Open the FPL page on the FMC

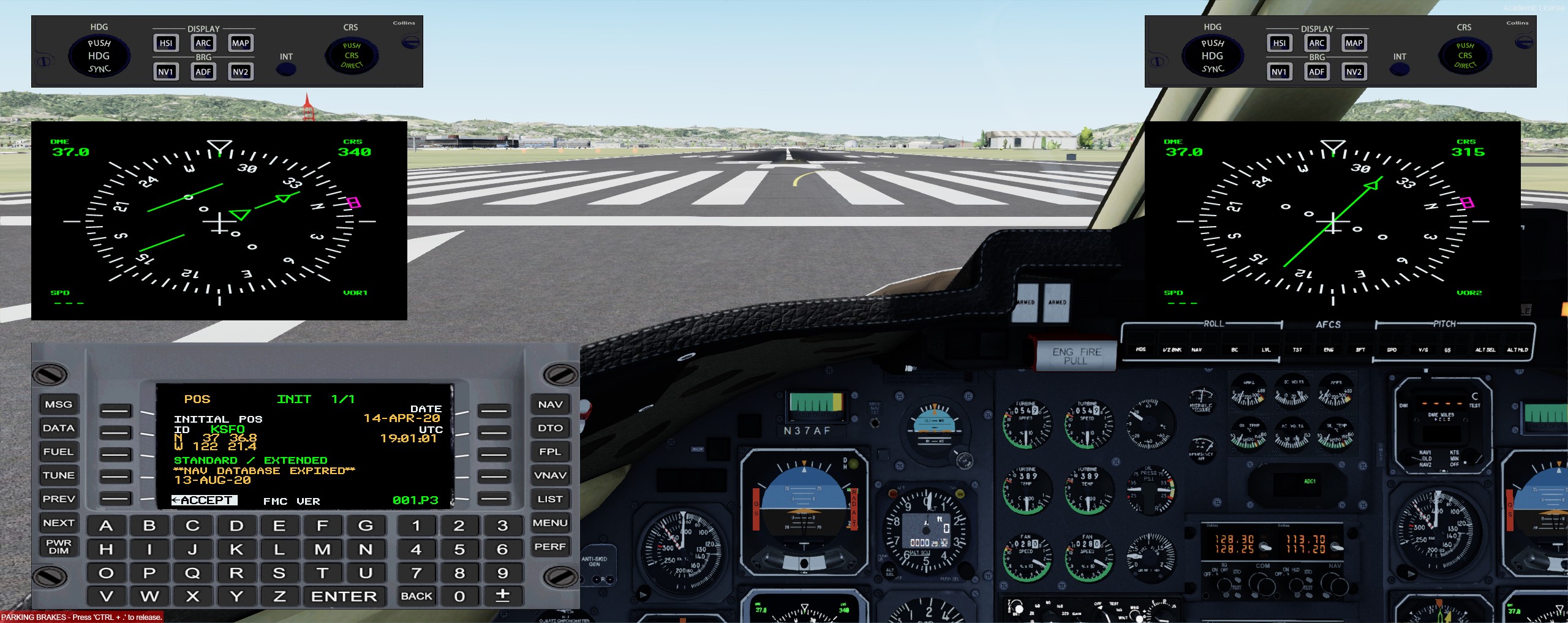(550, 451)
